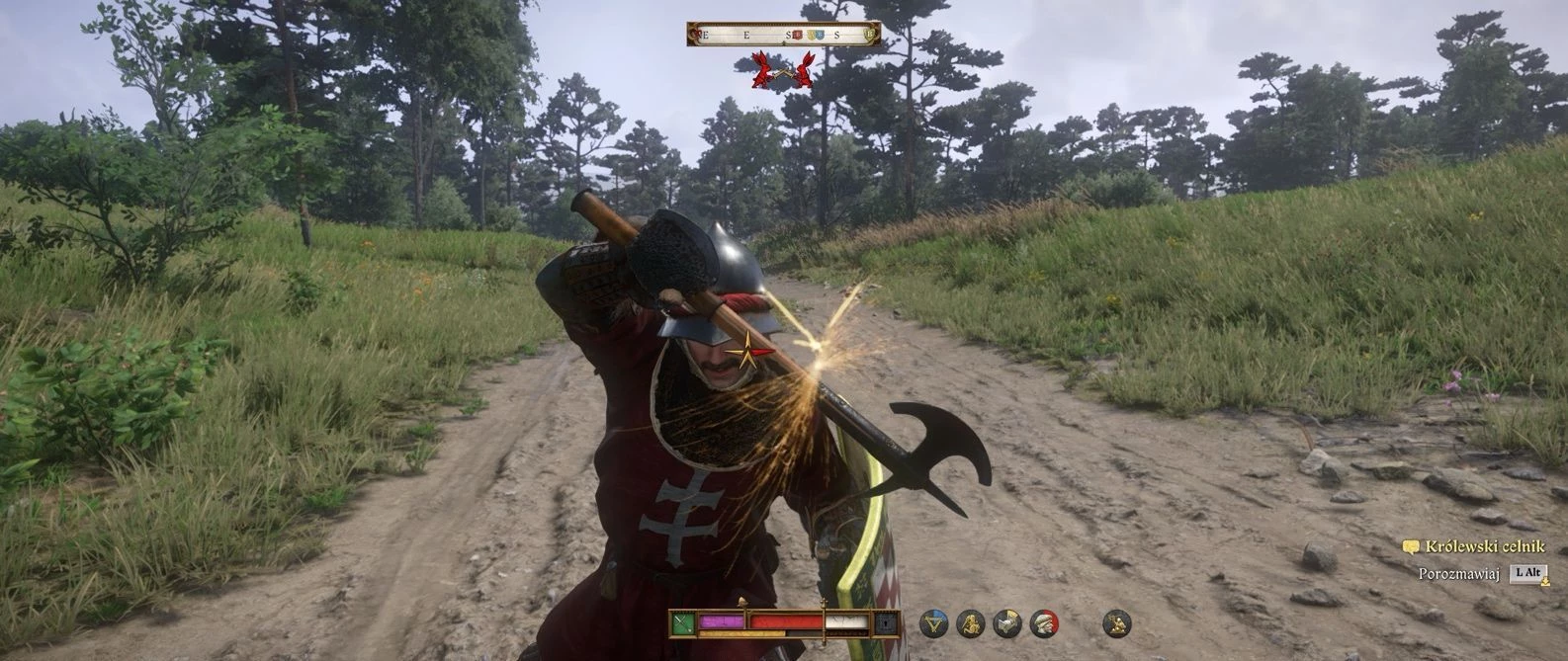Screen dimensions: 1568x661
Task: Select the red shield marker on compass
Action: pos(797,36)
